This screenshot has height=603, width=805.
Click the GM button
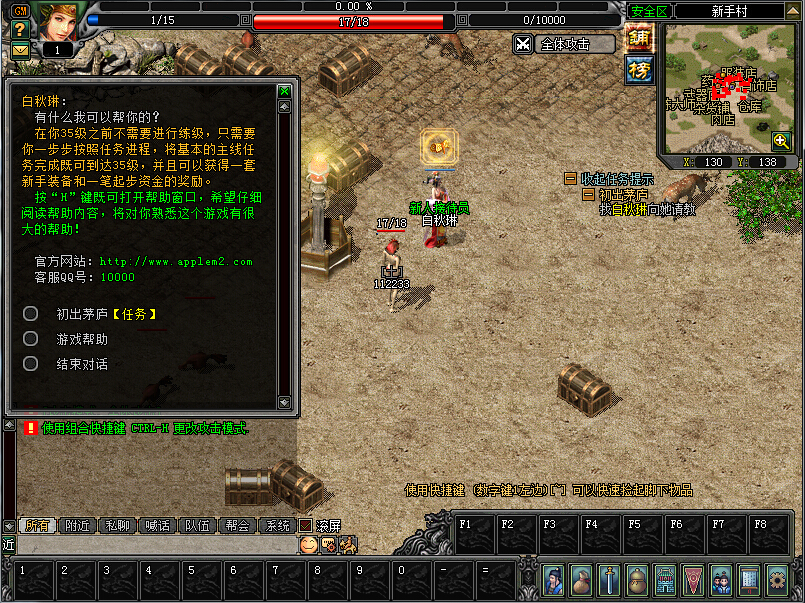coord(19,9)
